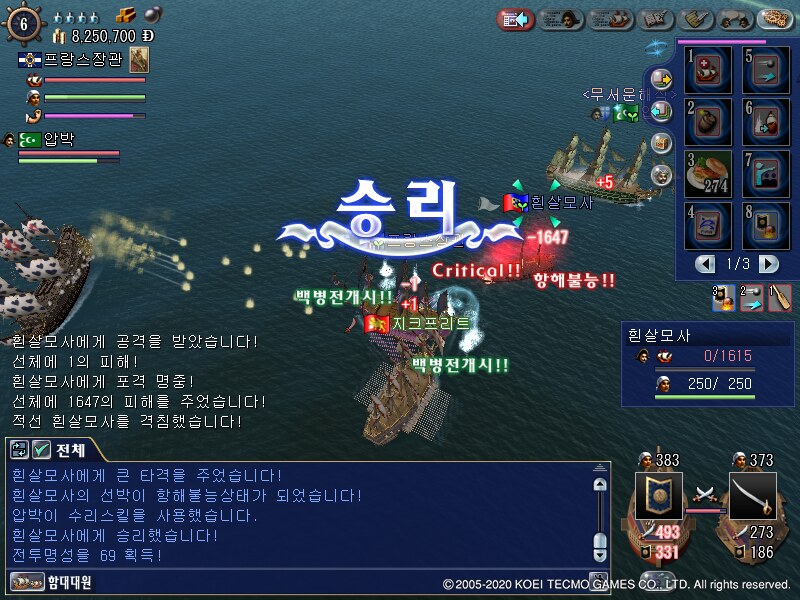The height and width of the screenshot is (600, 800).
Task: Open the ship information menu
Action: 610,18
